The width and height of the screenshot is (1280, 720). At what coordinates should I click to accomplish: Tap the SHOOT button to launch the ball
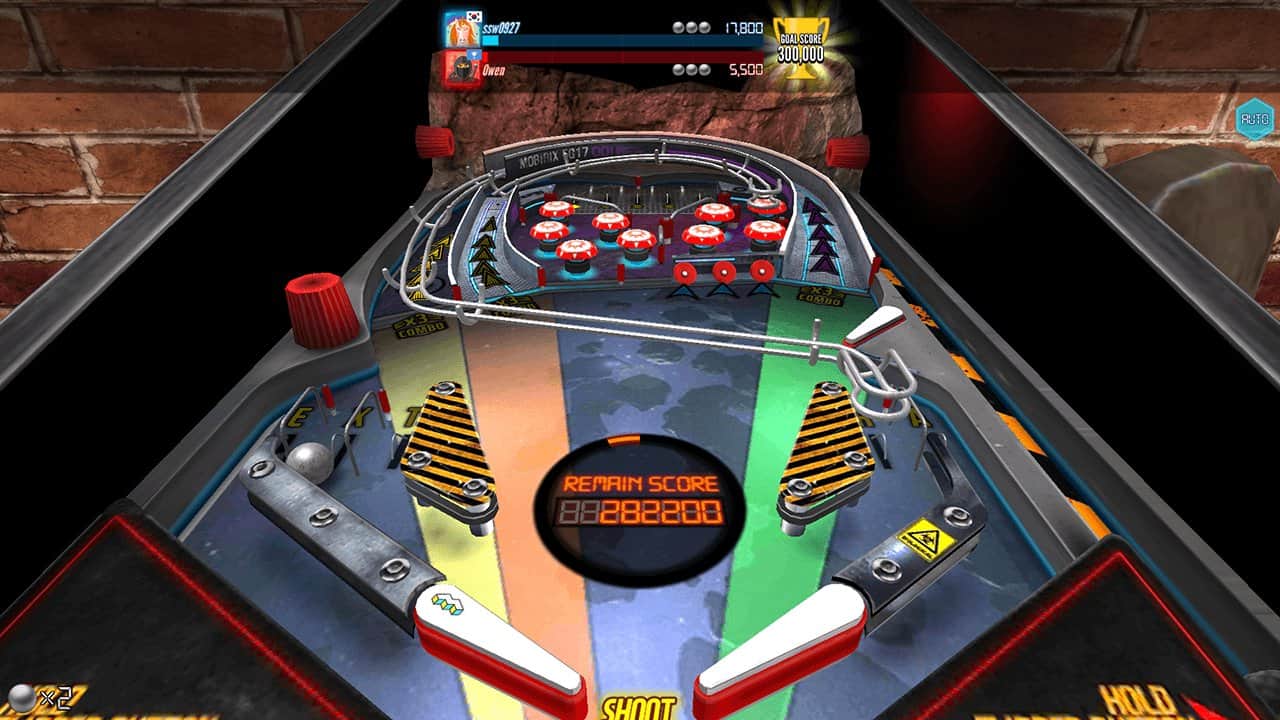pyautogui.click(x=637, y=707)
